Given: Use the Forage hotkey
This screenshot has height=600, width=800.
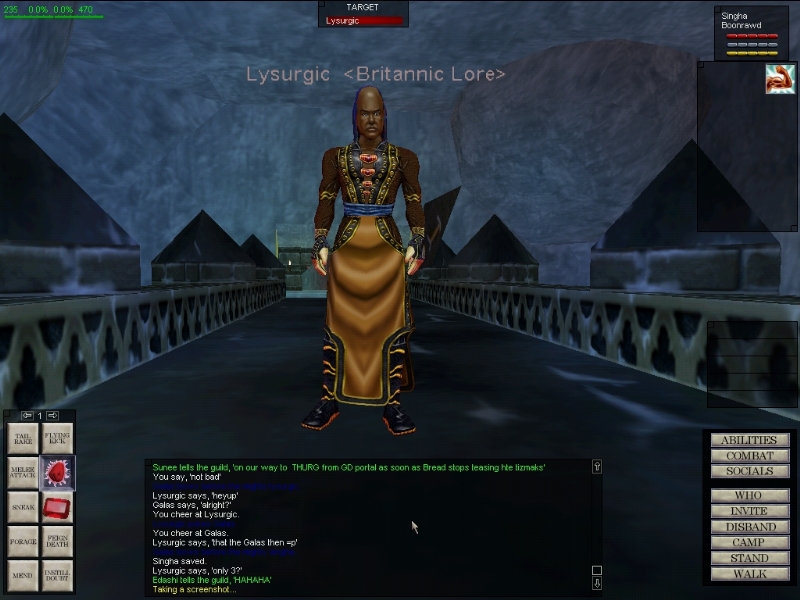Looking at the screenshot, I should coord(23,541).
